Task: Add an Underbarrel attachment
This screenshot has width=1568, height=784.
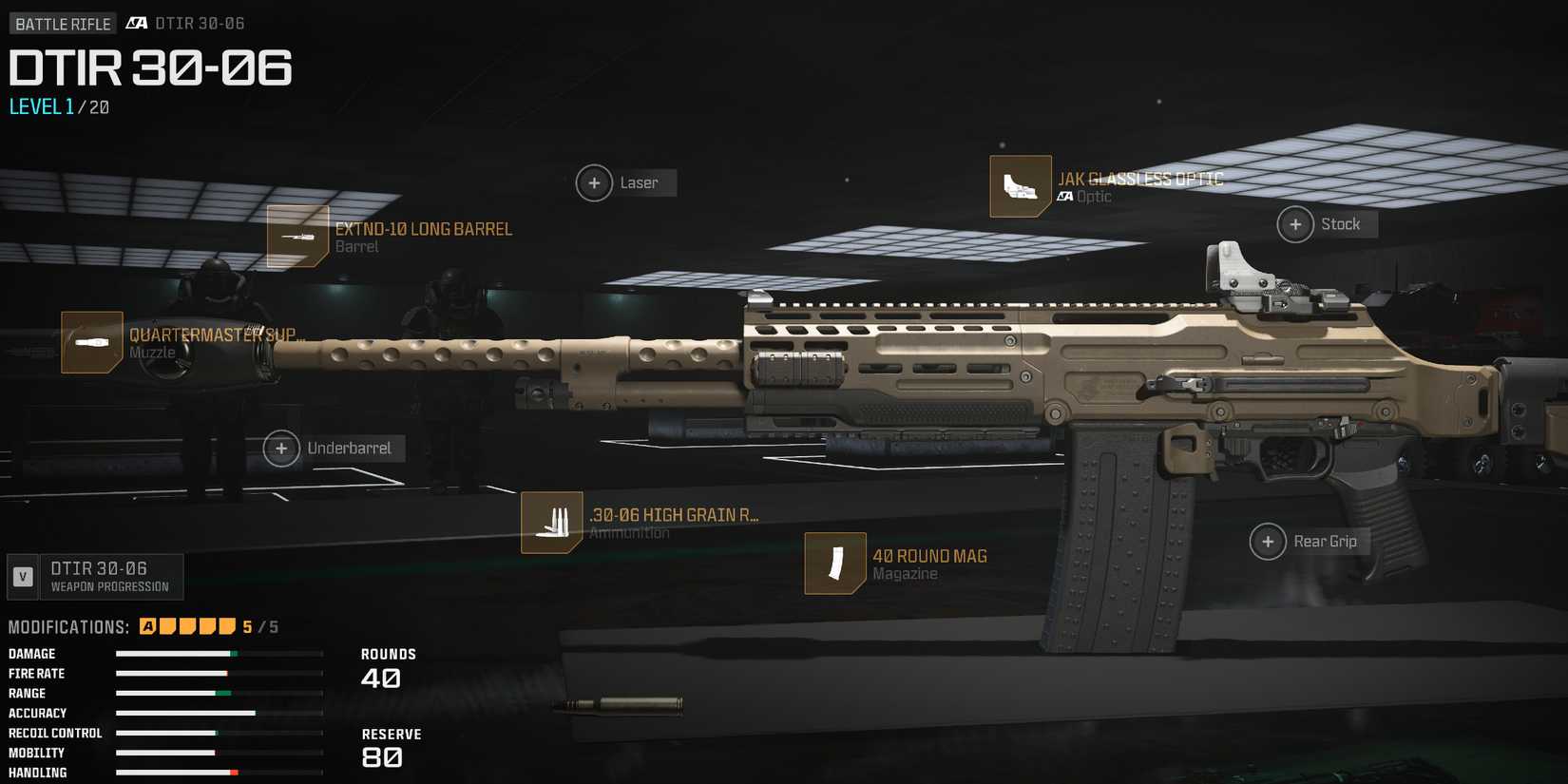Action: [281, 448]
